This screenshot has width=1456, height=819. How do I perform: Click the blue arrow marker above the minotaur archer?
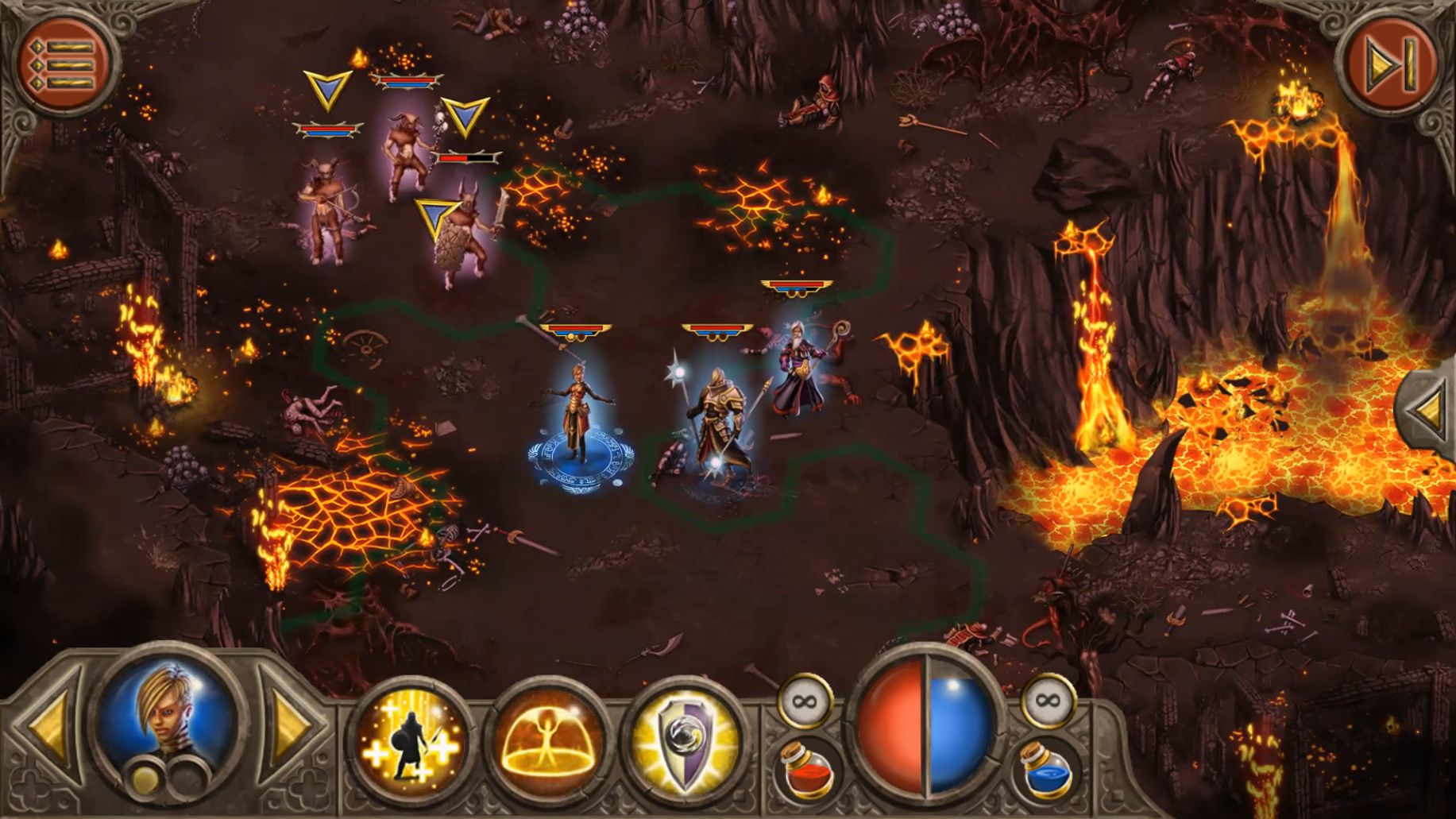pos(326,89)
